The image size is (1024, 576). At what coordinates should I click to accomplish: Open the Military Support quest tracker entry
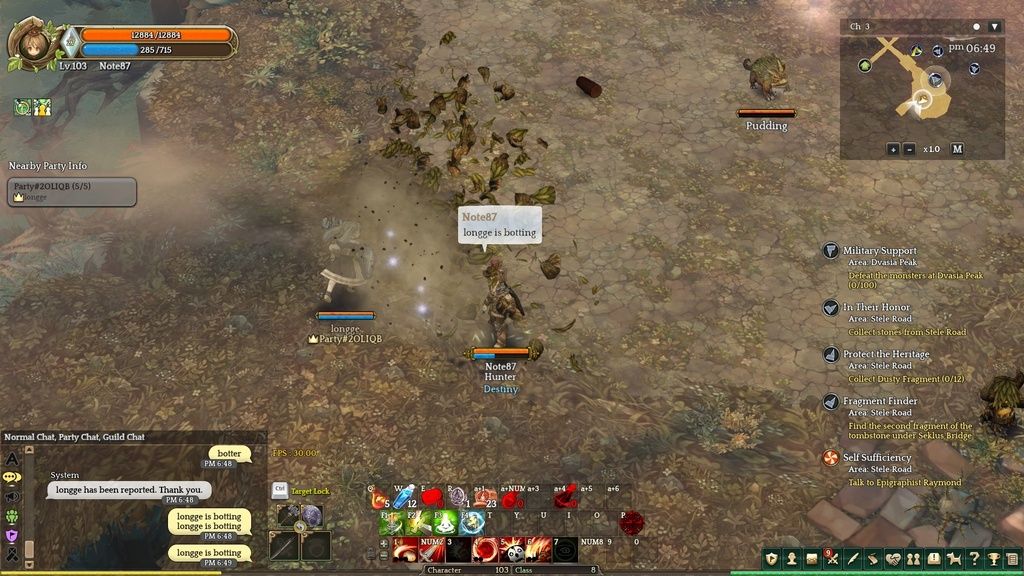click(x=879, y=251)
